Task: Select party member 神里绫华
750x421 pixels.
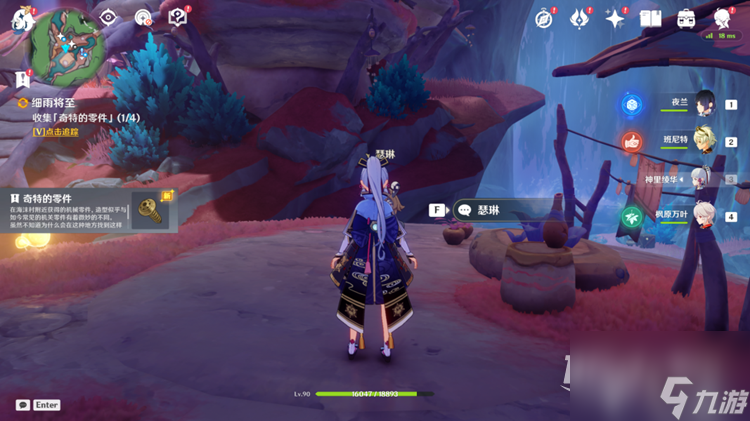Action: 705,179
